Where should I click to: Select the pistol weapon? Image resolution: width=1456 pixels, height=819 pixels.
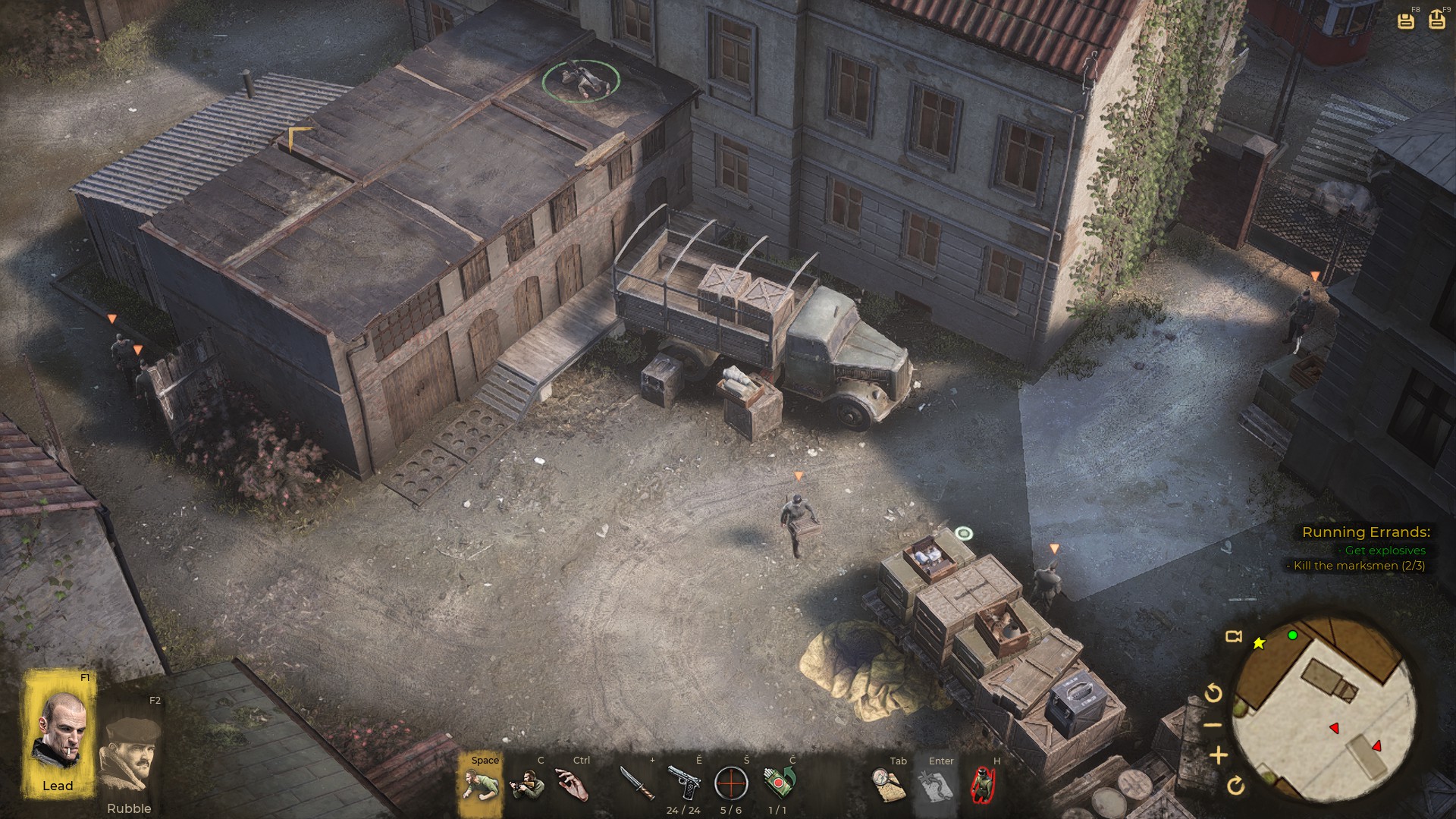[684, 783]
